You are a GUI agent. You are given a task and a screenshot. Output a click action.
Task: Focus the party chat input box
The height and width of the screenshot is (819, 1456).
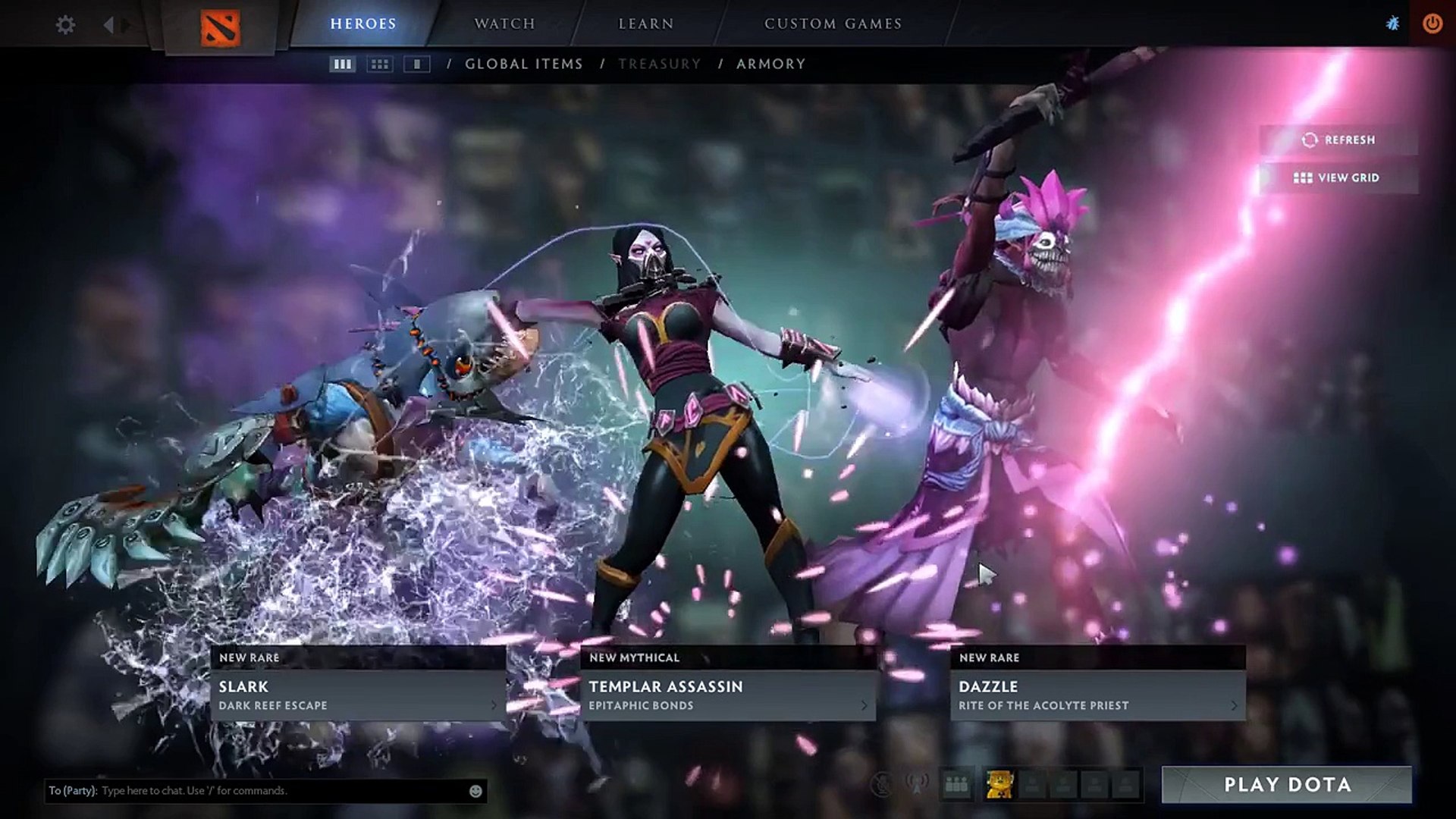(x=281, y=791)
